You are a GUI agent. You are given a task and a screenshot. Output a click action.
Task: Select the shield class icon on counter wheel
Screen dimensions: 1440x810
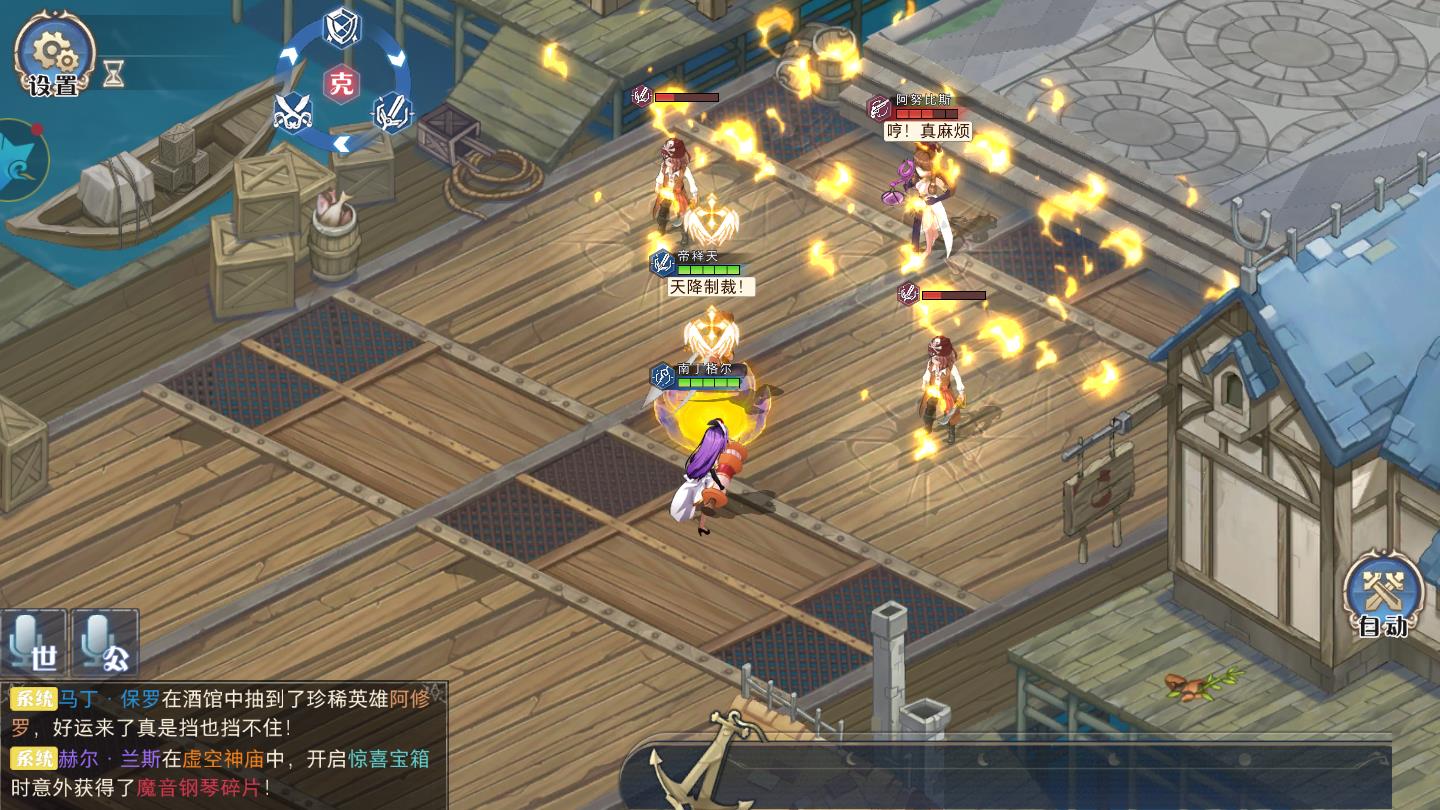342,27
